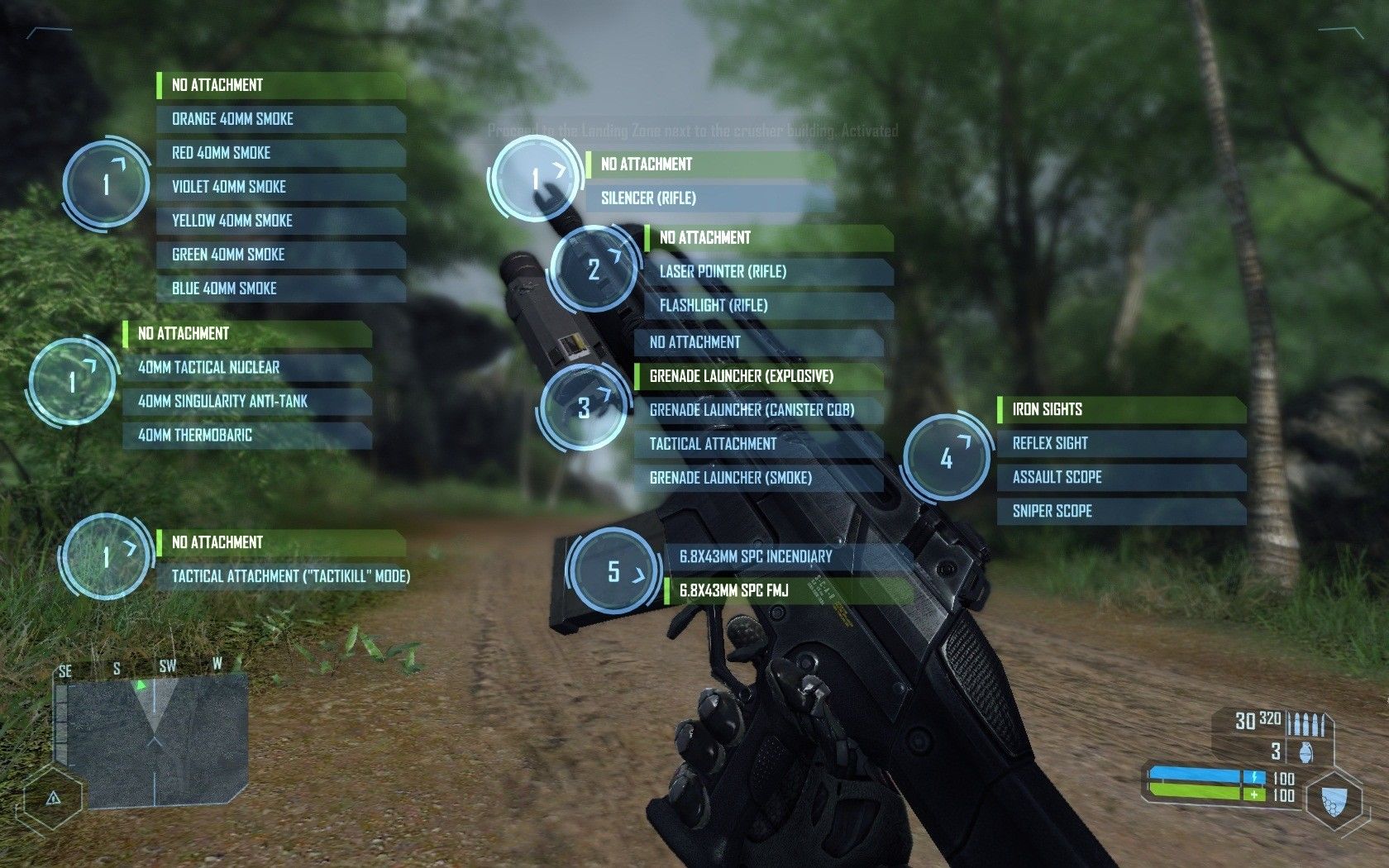Attach the Sniper Scope
This screenshot has height=868, width=1389.
click(1121, 512)
